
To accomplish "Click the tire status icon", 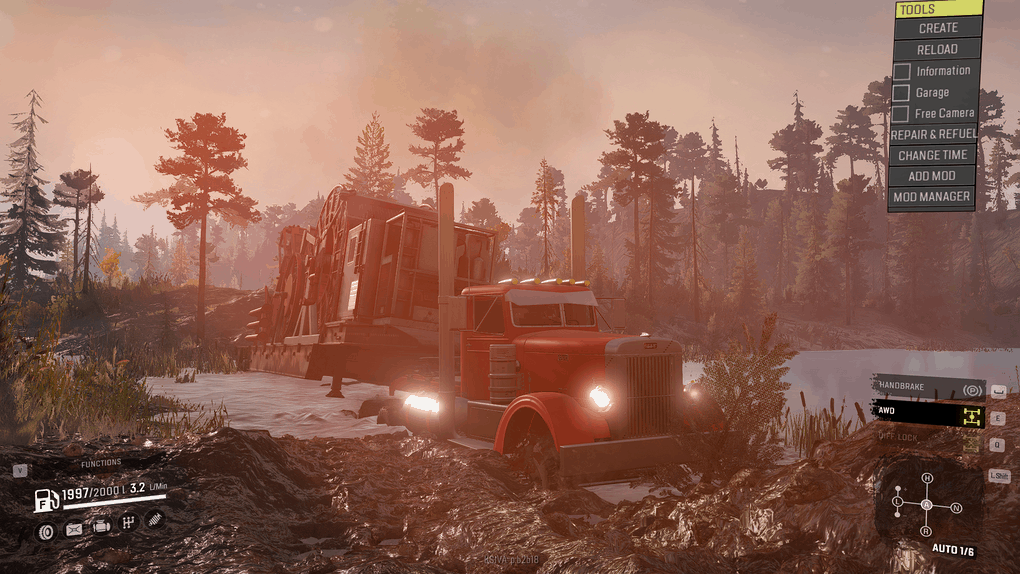I will pyautogui.click(x=46, y=532).
